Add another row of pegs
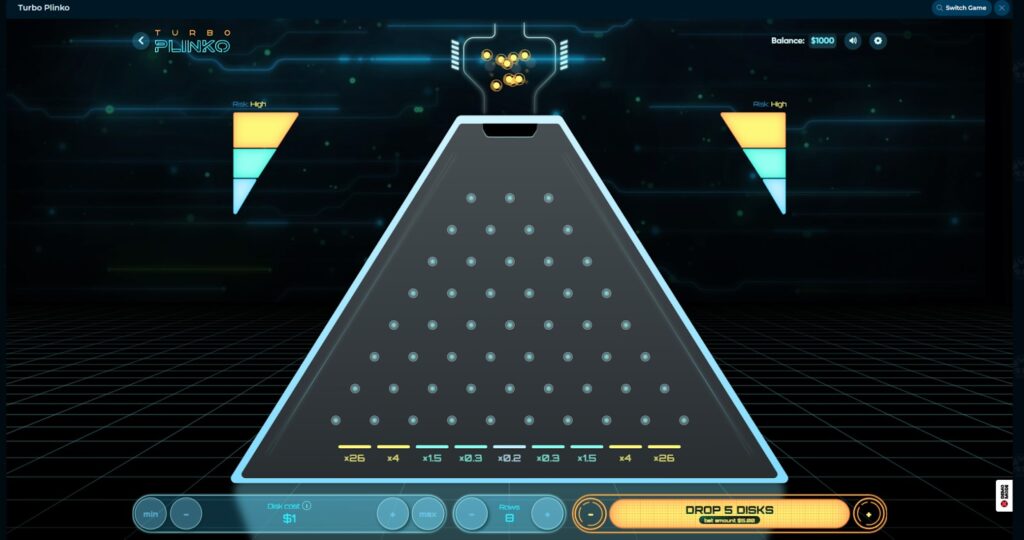The height and width of the screenshot is (540, 1024). click(547, 514)
